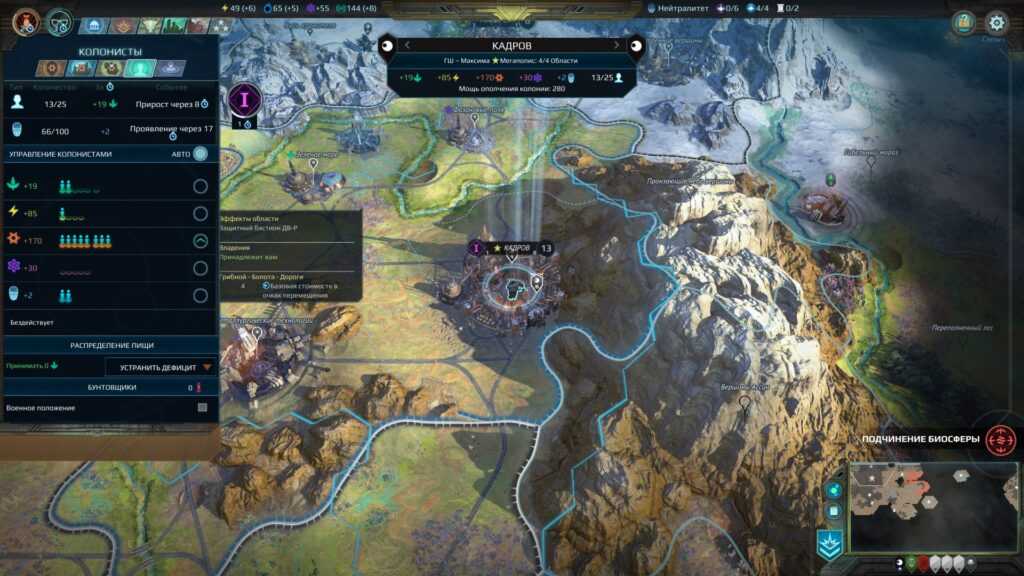This screenshot has width=1024, height=576.
Task: Select the energy colonist slot circle
Action: 200,213
